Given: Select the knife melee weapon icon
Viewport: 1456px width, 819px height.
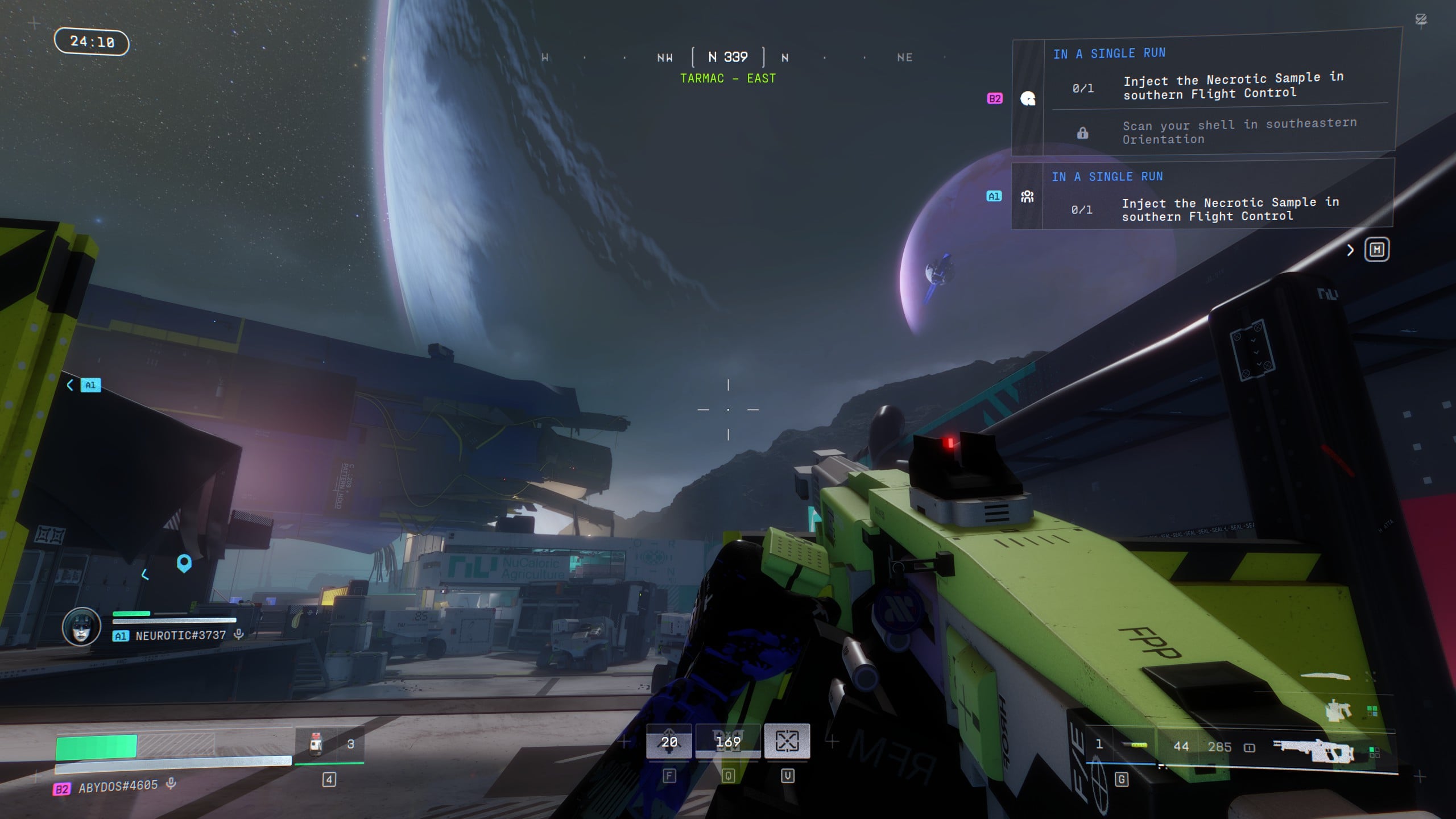Looking at the screenshot, I should click(1326, 676).
